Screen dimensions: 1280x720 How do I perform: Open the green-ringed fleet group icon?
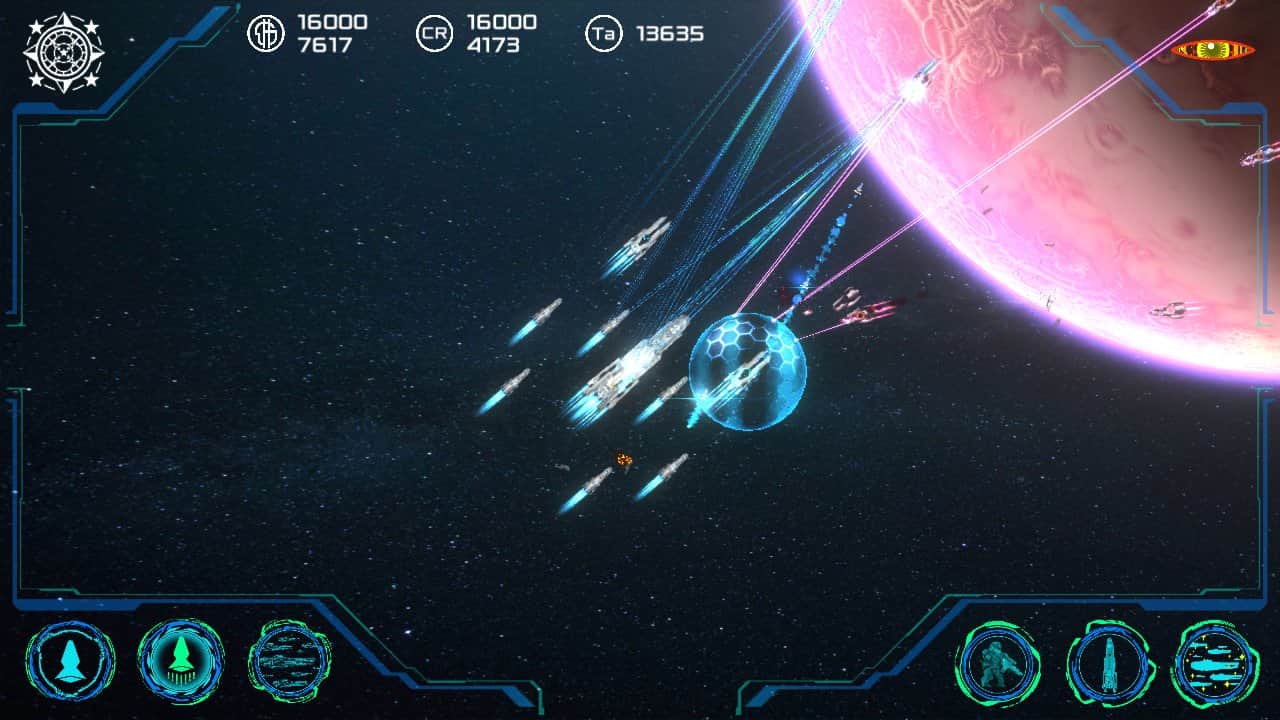coord(289,661)
